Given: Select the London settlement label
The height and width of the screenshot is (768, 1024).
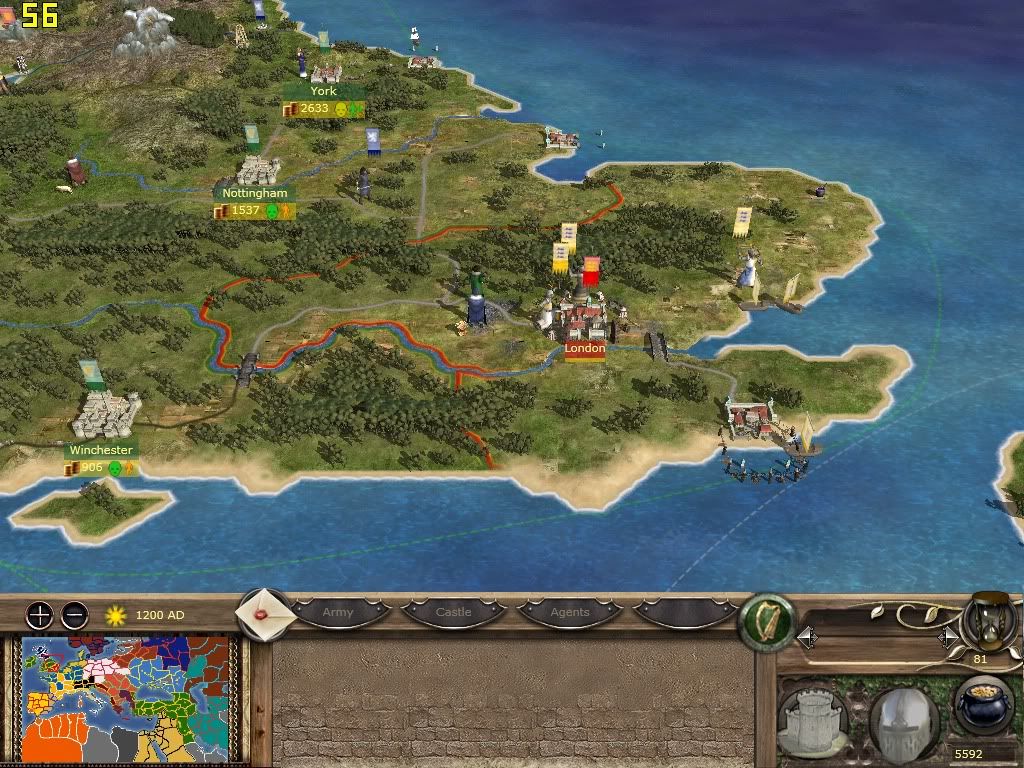Looking at the screenshot, I should [x=585, y=350].
